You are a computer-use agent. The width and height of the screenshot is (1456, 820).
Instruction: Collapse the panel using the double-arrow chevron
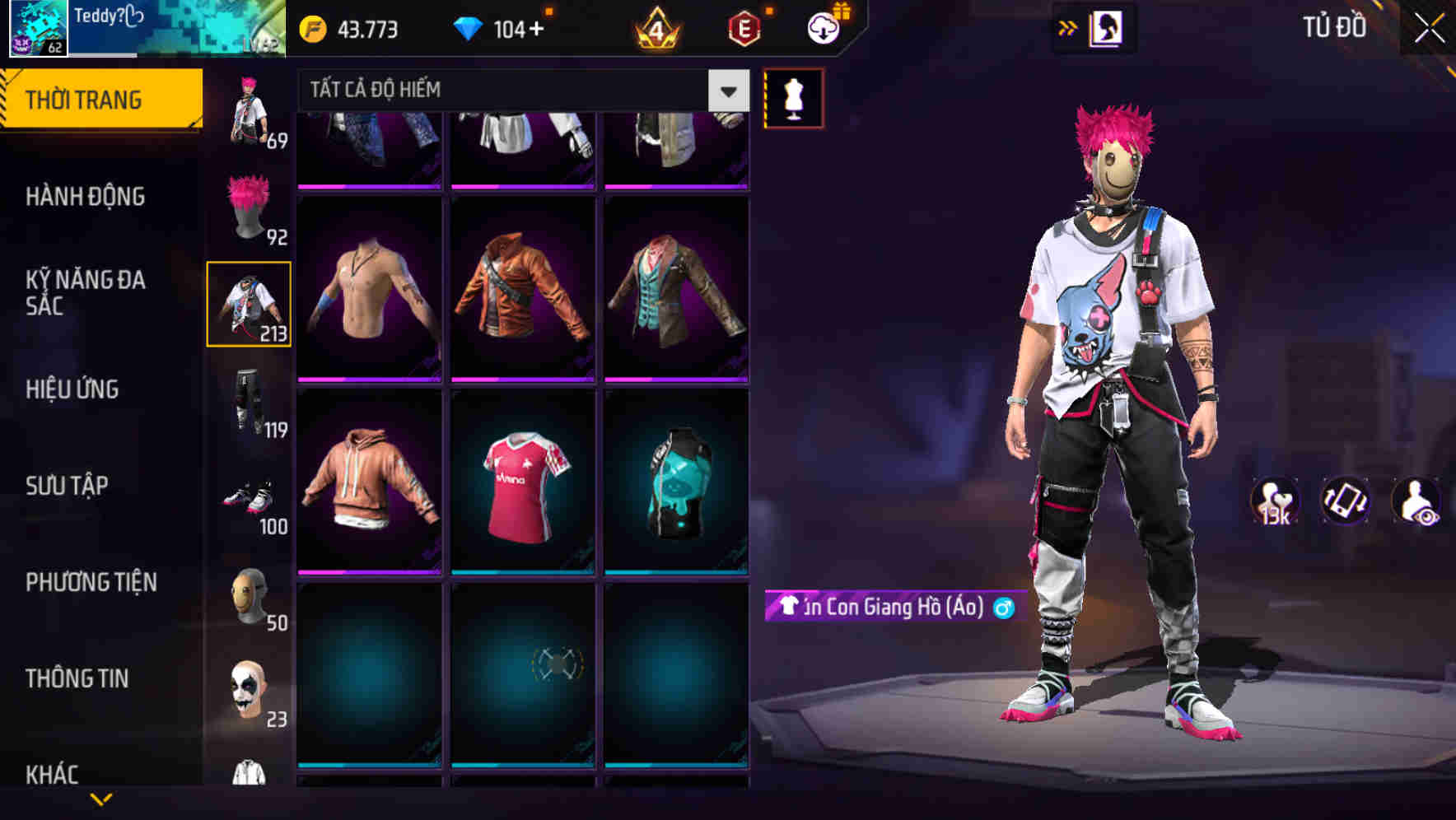click(x=1067, y=27)
